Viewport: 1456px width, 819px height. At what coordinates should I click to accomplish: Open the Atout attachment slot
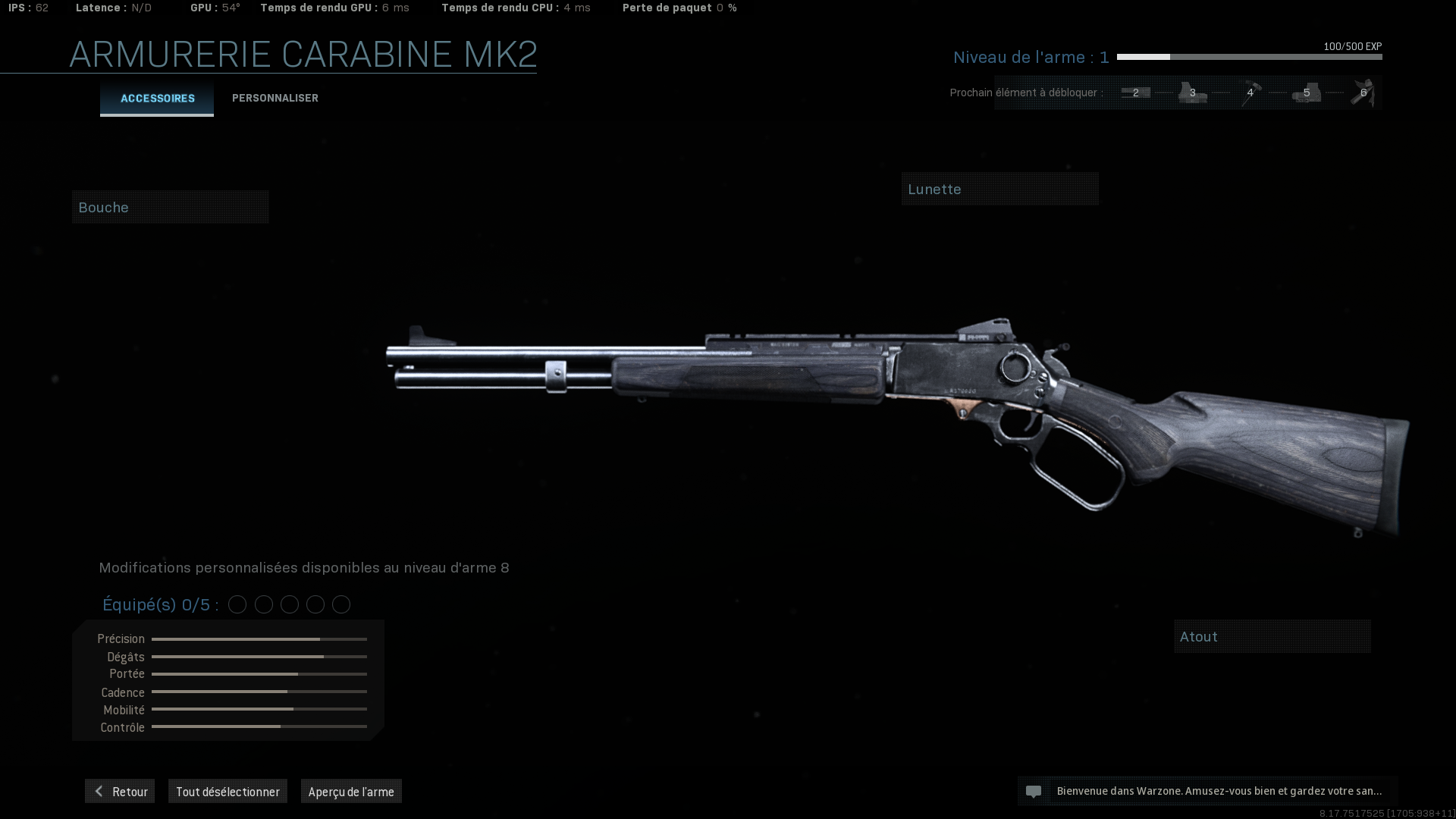[x=1272, y=636]
